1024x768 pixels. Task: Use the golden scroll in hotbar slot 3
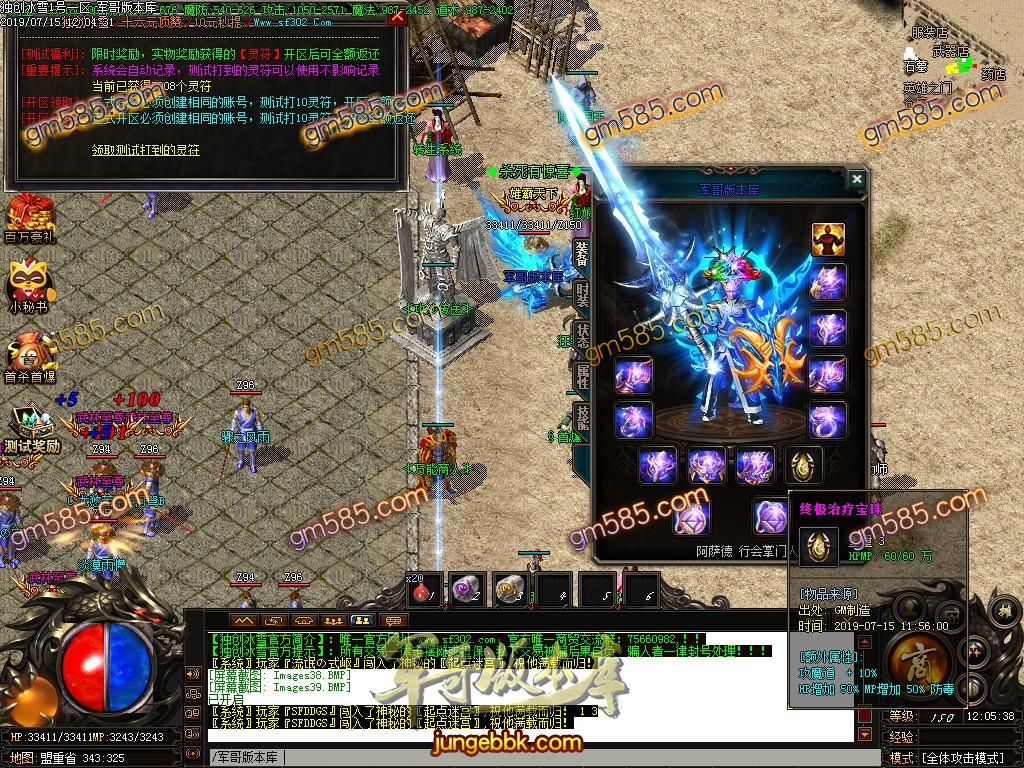[509, 591]
